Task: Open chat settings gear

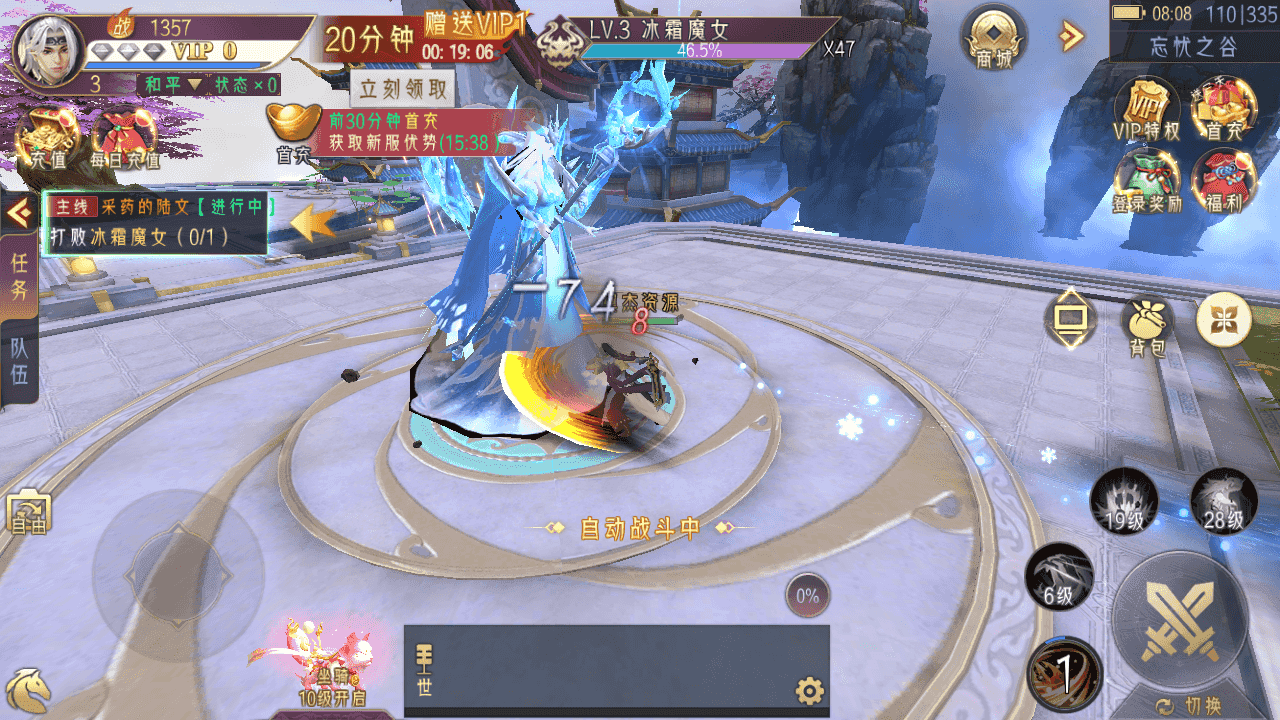Action: tap(809, 690)
